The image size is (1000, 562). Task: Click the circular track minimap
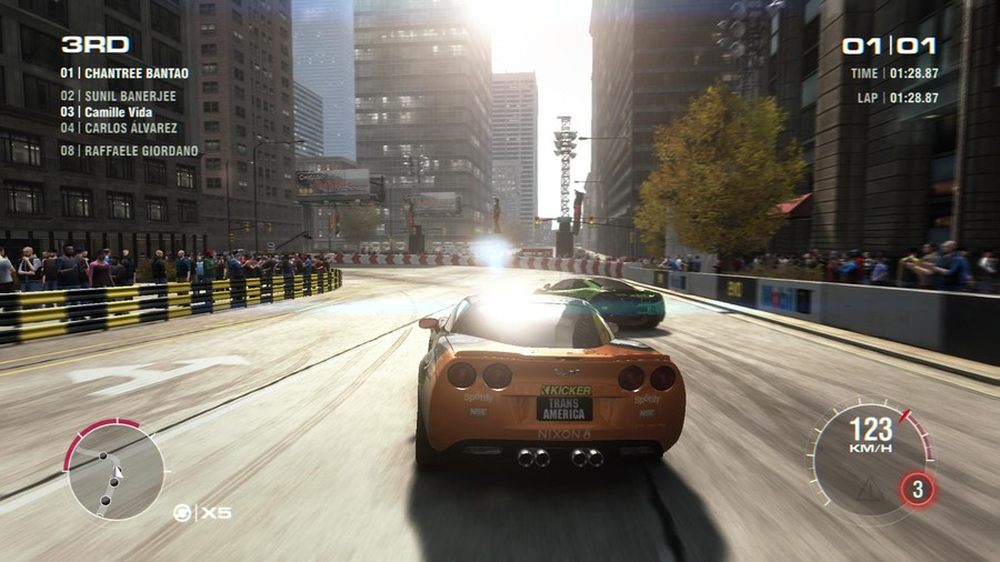(x=115, y=470)
